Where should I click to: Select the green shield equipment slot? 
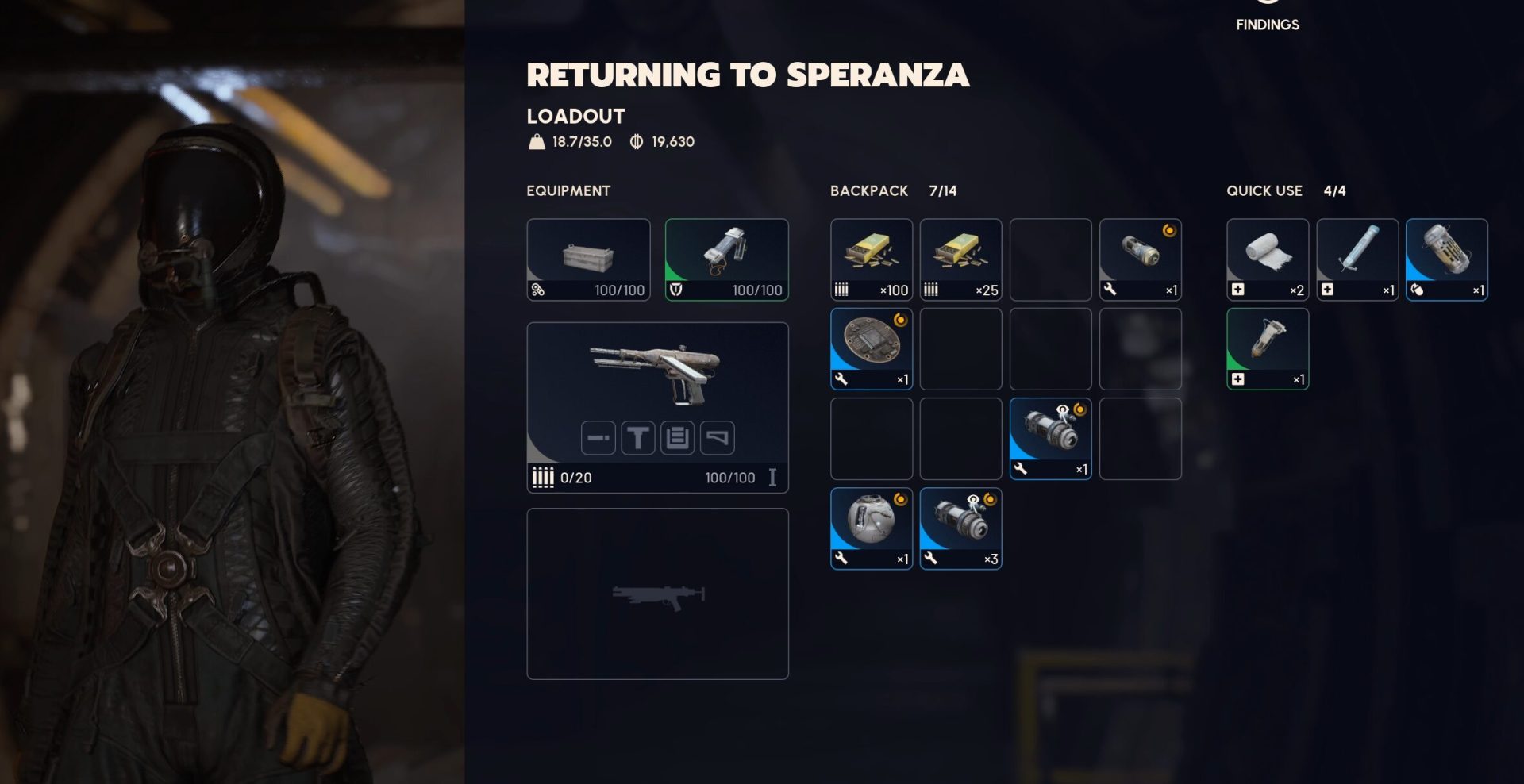pos(726,259)
